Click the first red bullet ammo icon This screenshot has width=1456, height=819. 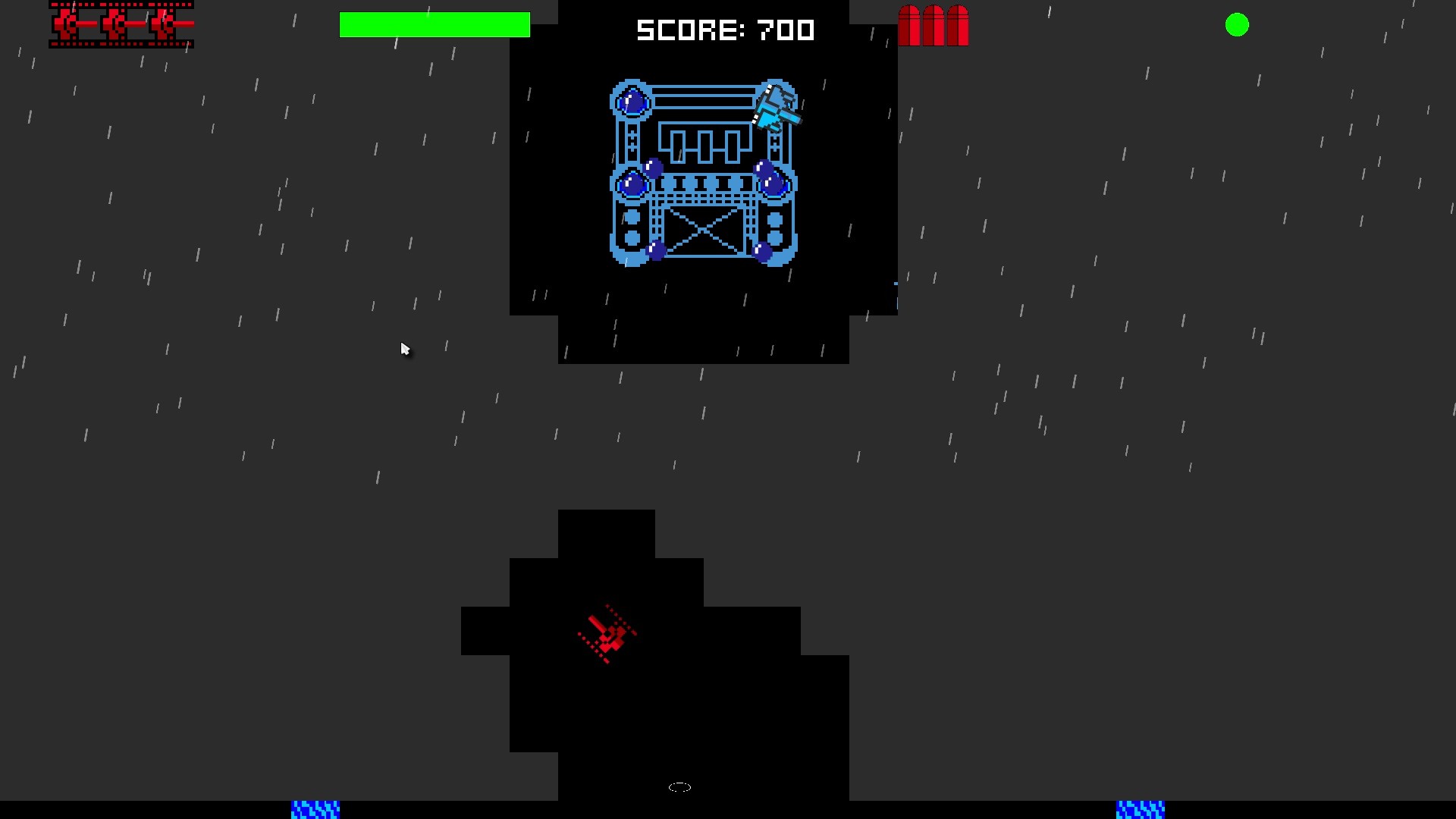coord(908,25)
